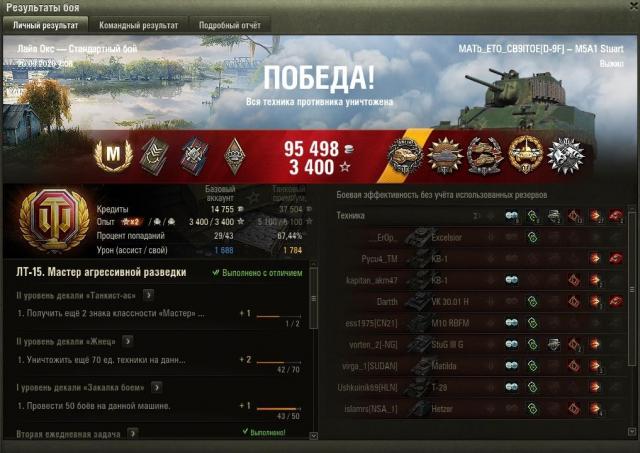
Task: Expand the Вторая ежедневная задача arrow
Action: coord(132,433)
